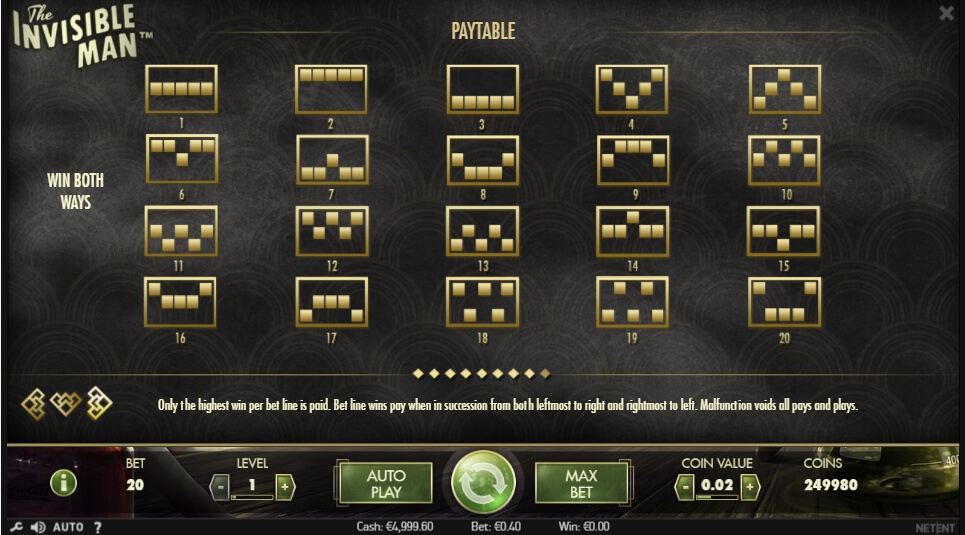The height and width of the screenshot is (535, 965).
Task: Lower the coin value
Action: pyautogui.click(x=686, y=486)
